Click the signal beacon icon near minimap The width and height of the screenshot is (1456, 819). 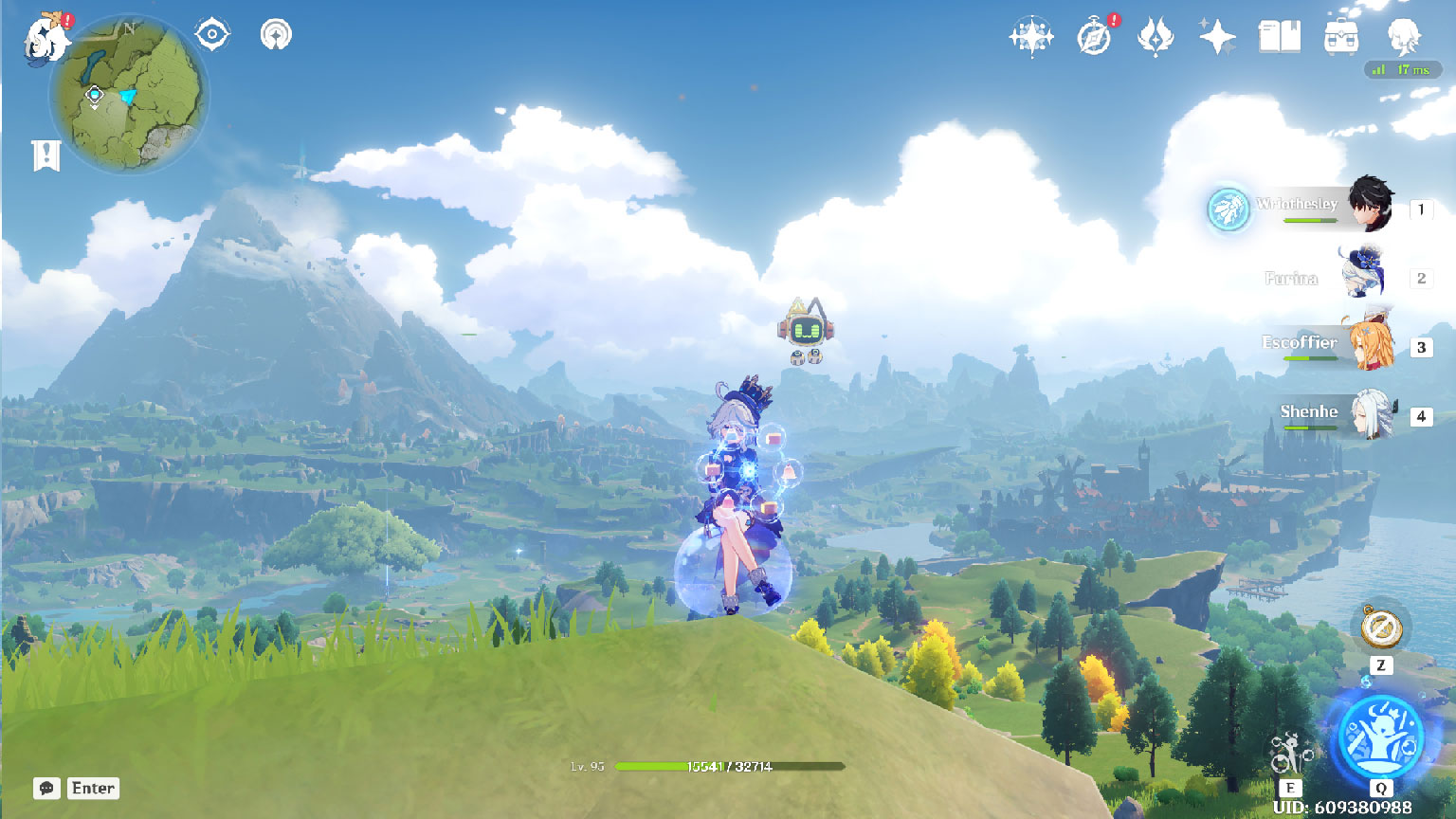[x=276, y=36]
